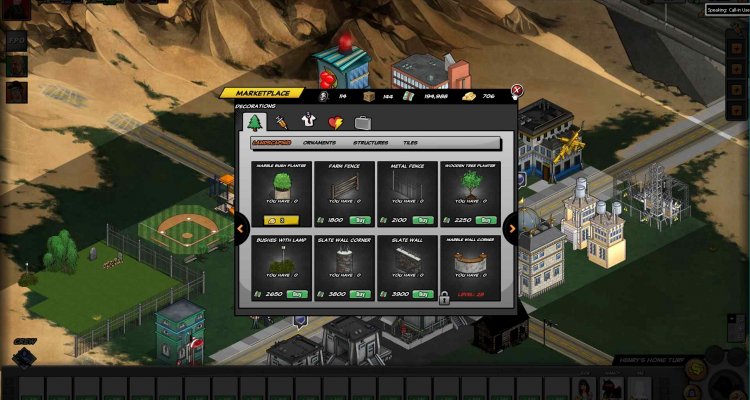
Task: Switch to the Ornaments sub-tab
Action: [x=319, y=143]
